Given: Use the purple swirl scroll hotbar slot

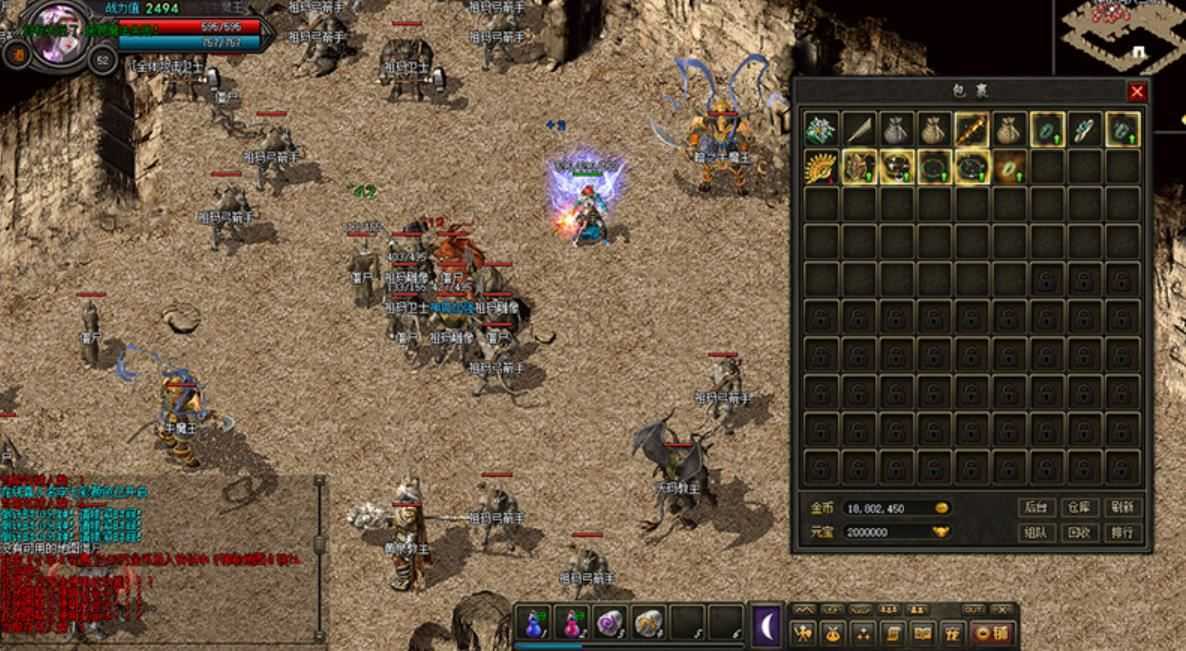Looking at the screenshot, I should click(x=609, y=623).
